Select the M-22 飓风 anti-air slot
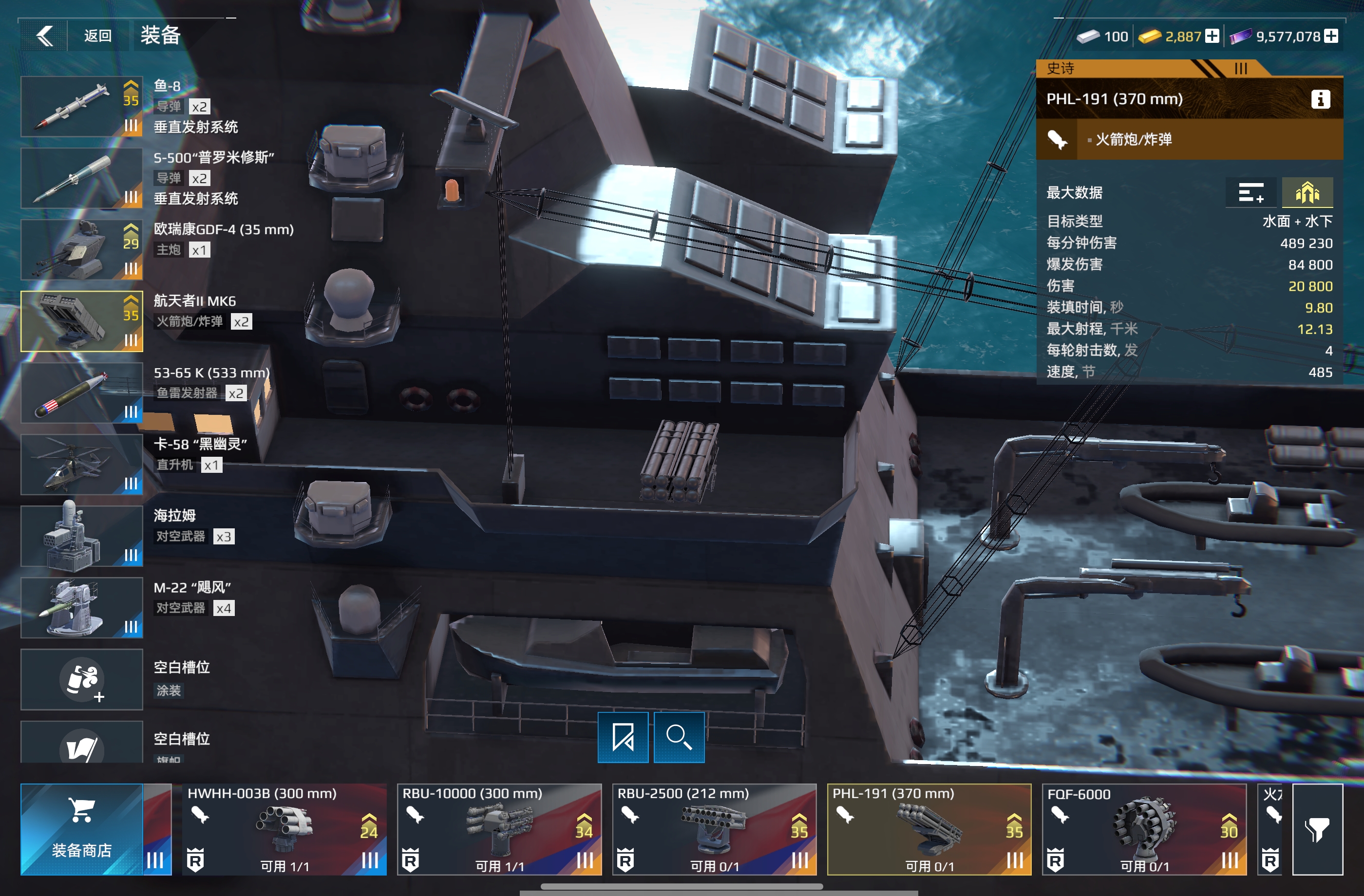This screenshot has height=896, width=1364. [x=82, y=608]
